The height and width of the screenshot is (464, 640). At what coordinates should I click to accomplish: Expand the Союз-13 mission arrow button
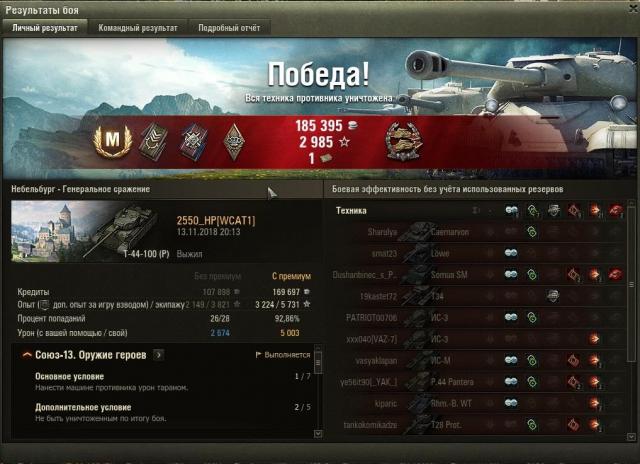[x=159, y=355]
